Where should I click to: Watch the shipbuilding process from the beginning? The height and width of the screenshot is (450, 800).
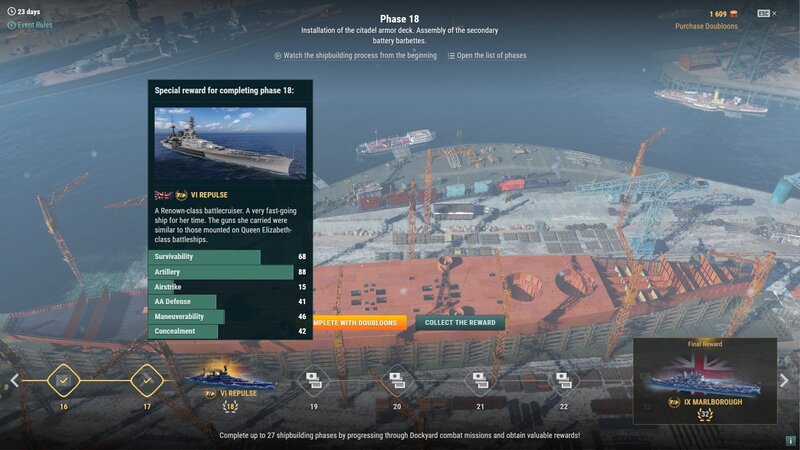[355, 56]
